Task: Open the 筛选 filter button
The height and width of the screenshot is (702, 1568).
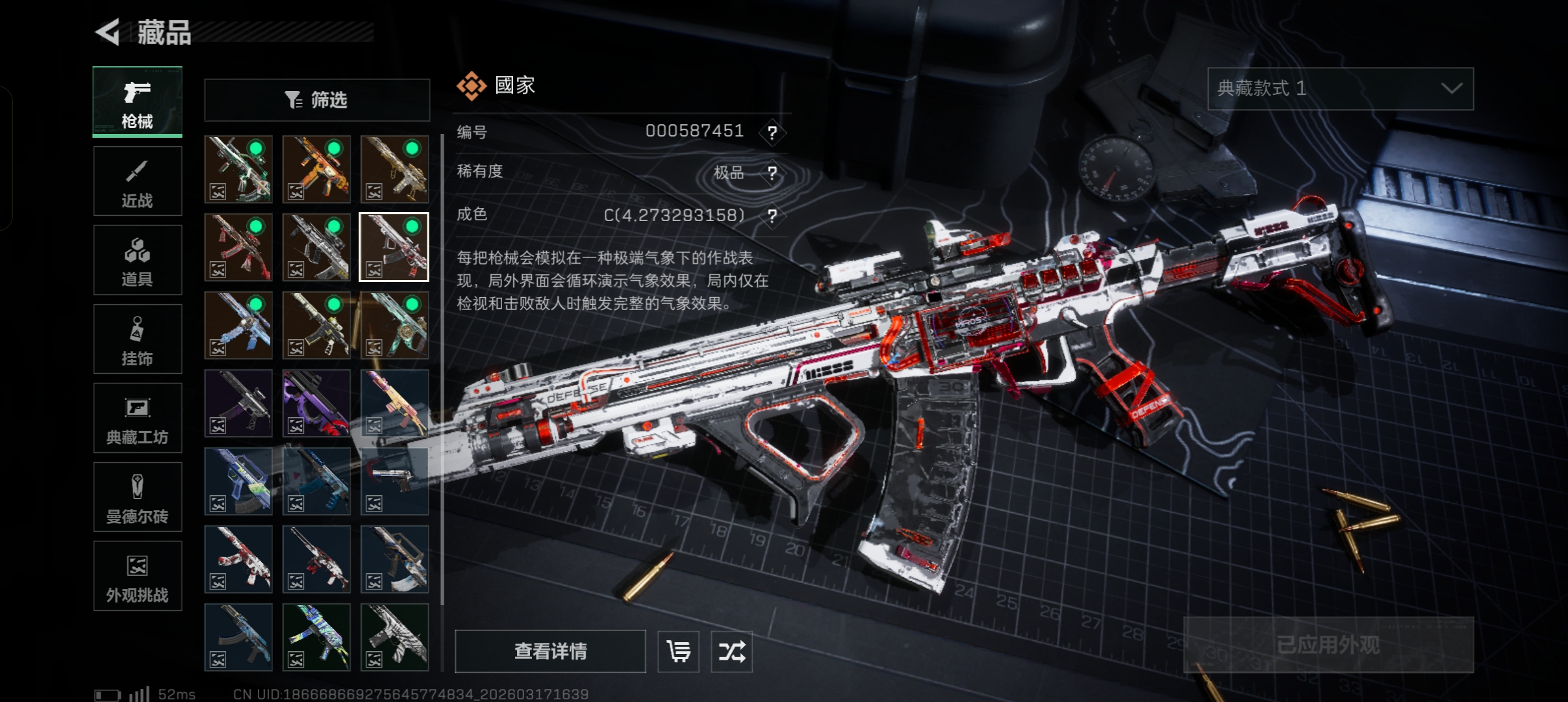Action: (x=317, y=100)
